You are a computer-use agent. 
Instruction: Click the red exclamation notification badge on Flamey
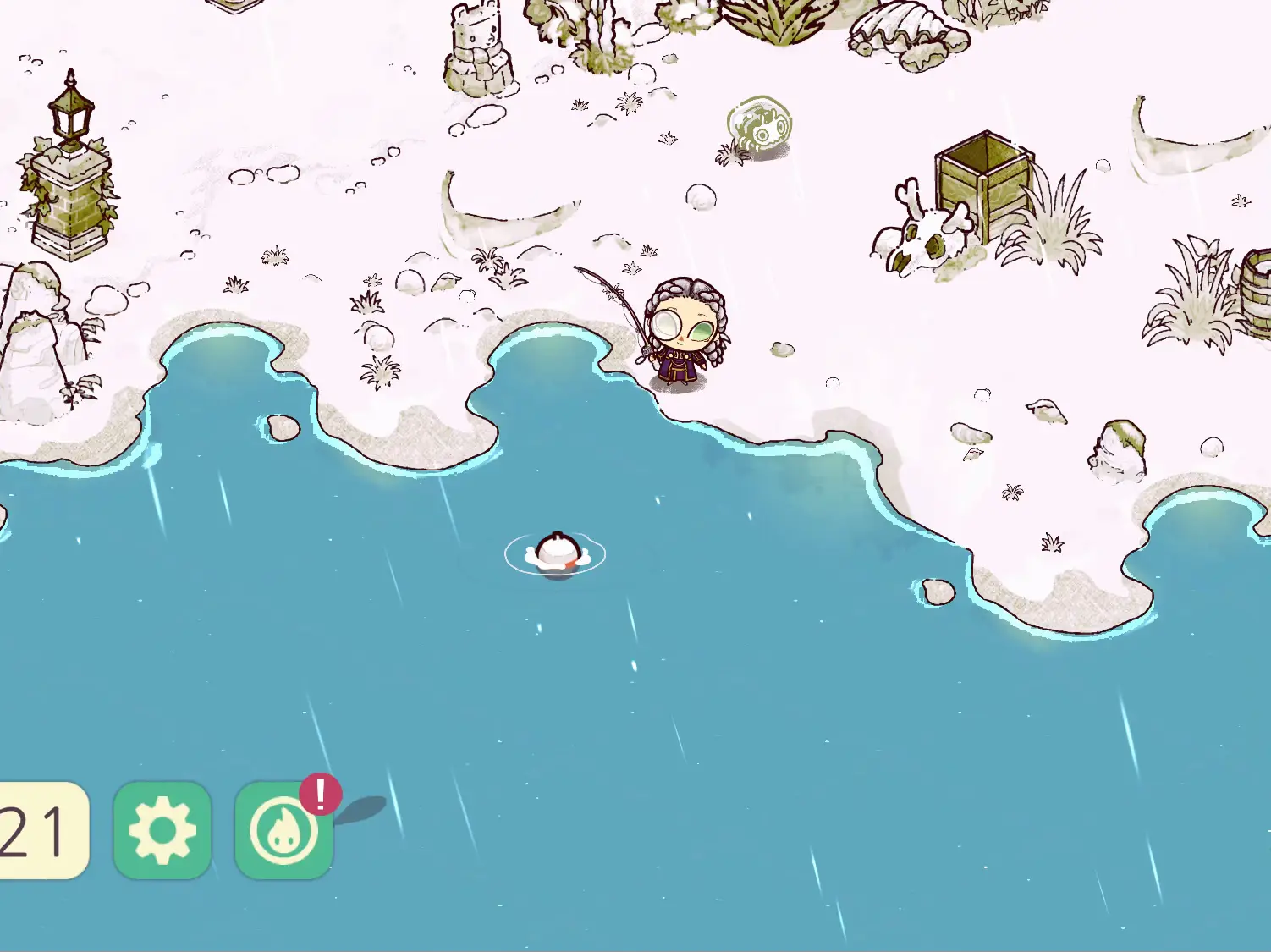(319, 794)
